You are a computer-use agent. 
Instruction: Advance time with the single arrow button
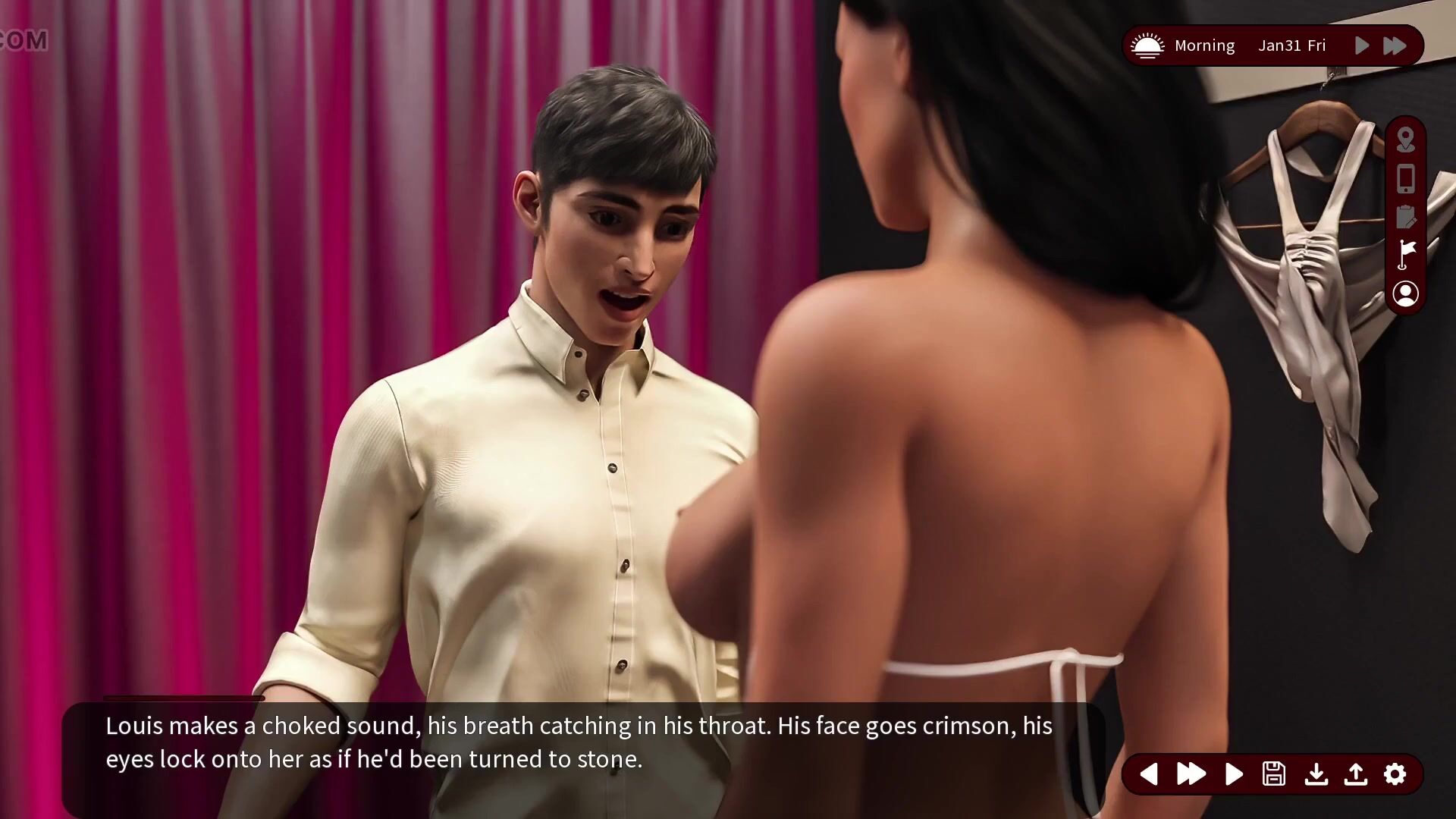click(1362, 45)
